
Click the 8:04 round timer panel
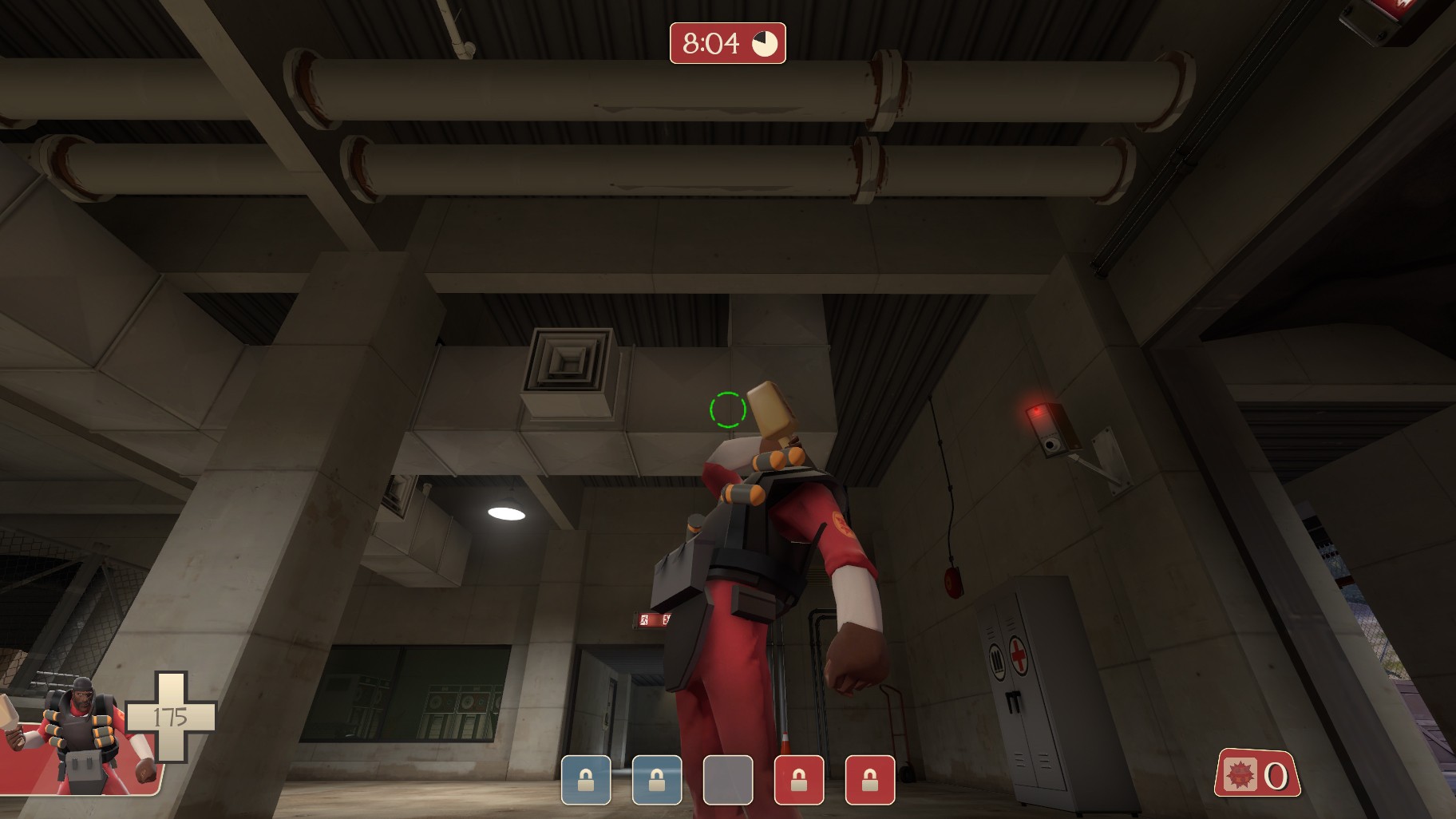tap(713, 44)
